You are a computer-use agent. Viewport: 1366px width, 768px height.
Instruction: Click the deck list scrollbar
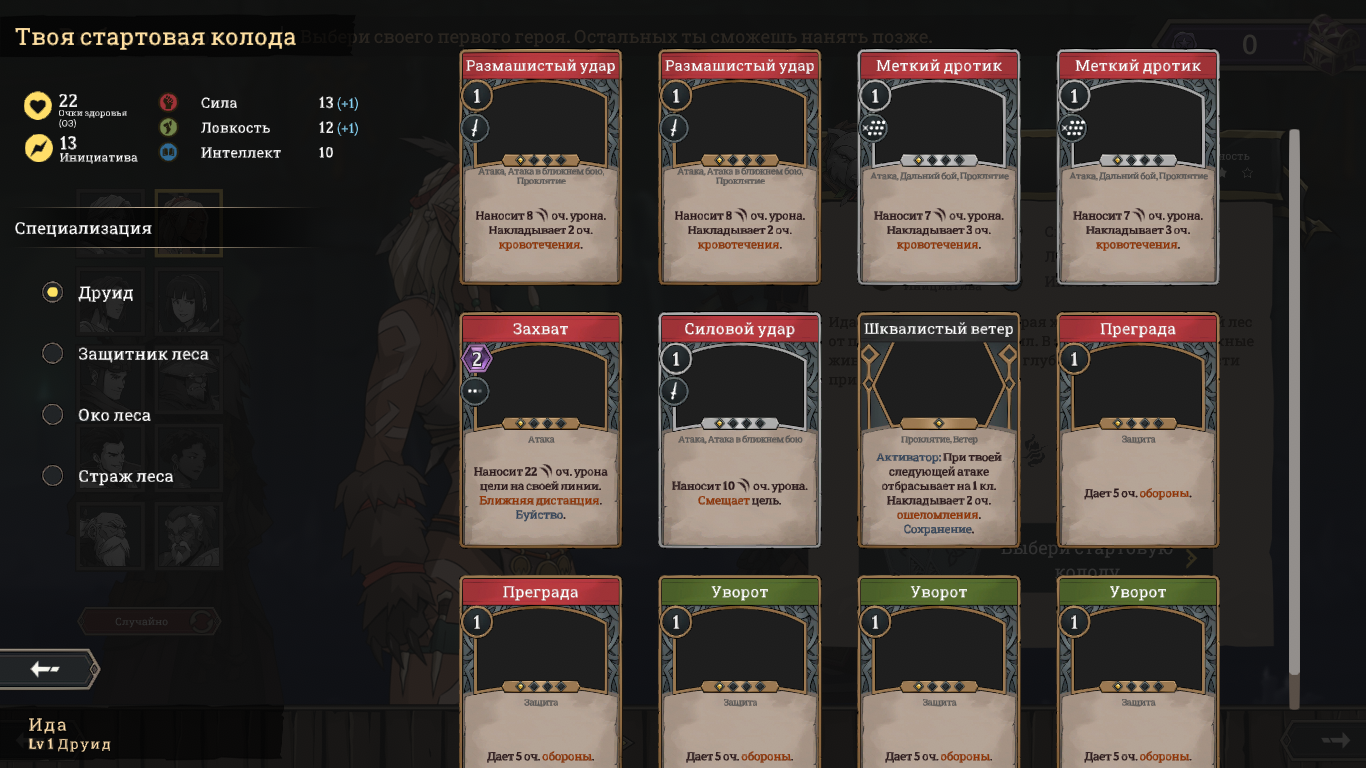1294,400
